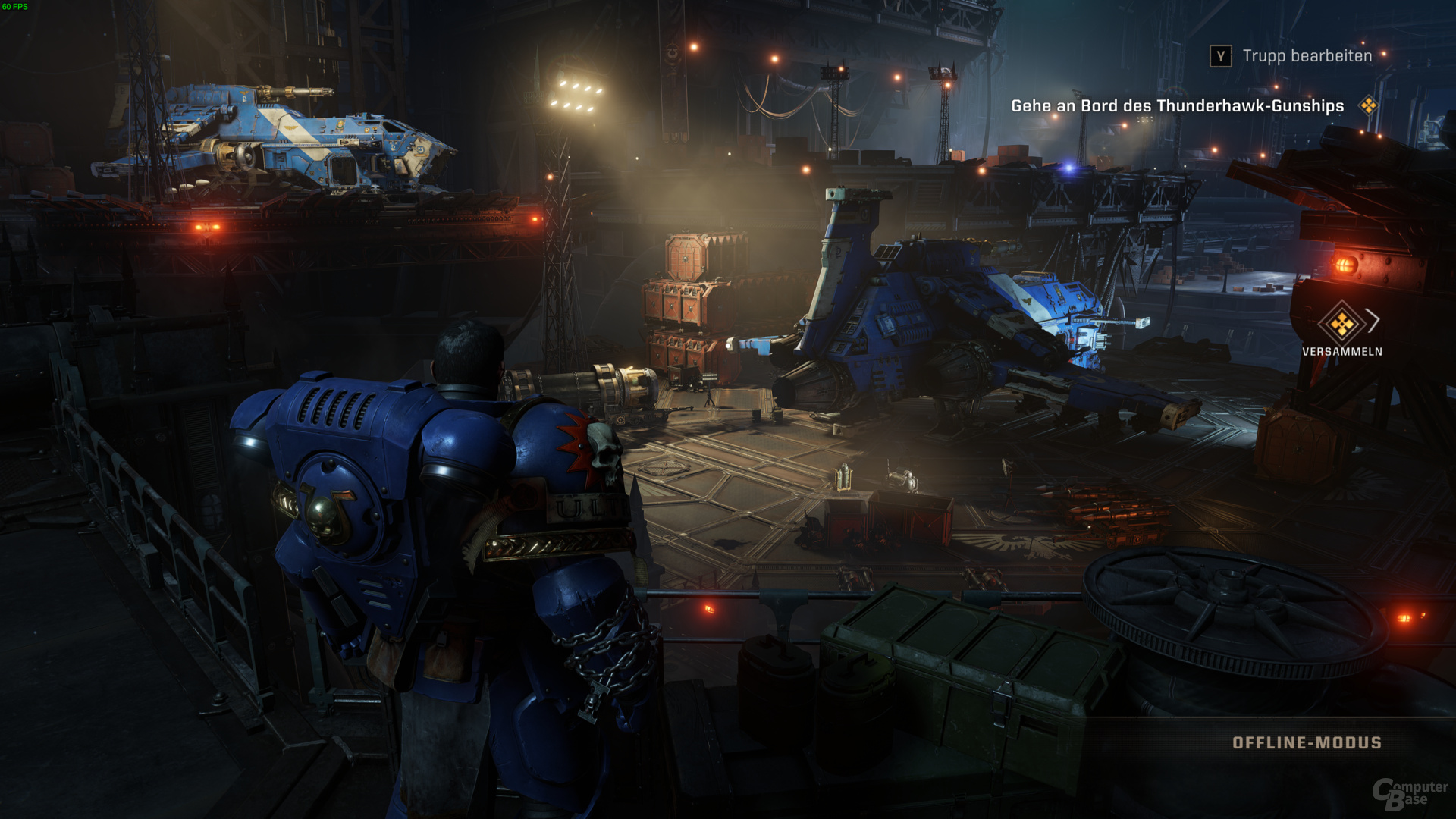Click the Versammeln waypoint marker

click(x=1341, y=325)
